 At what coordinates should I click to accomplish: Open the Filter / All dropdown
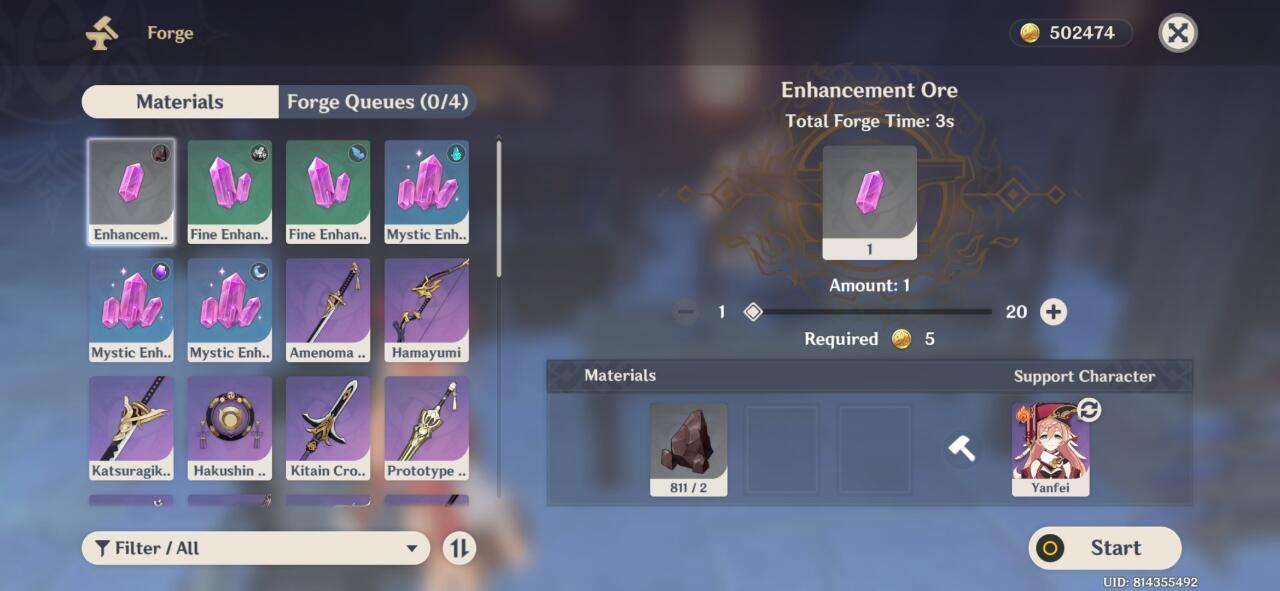coord(256,548)
